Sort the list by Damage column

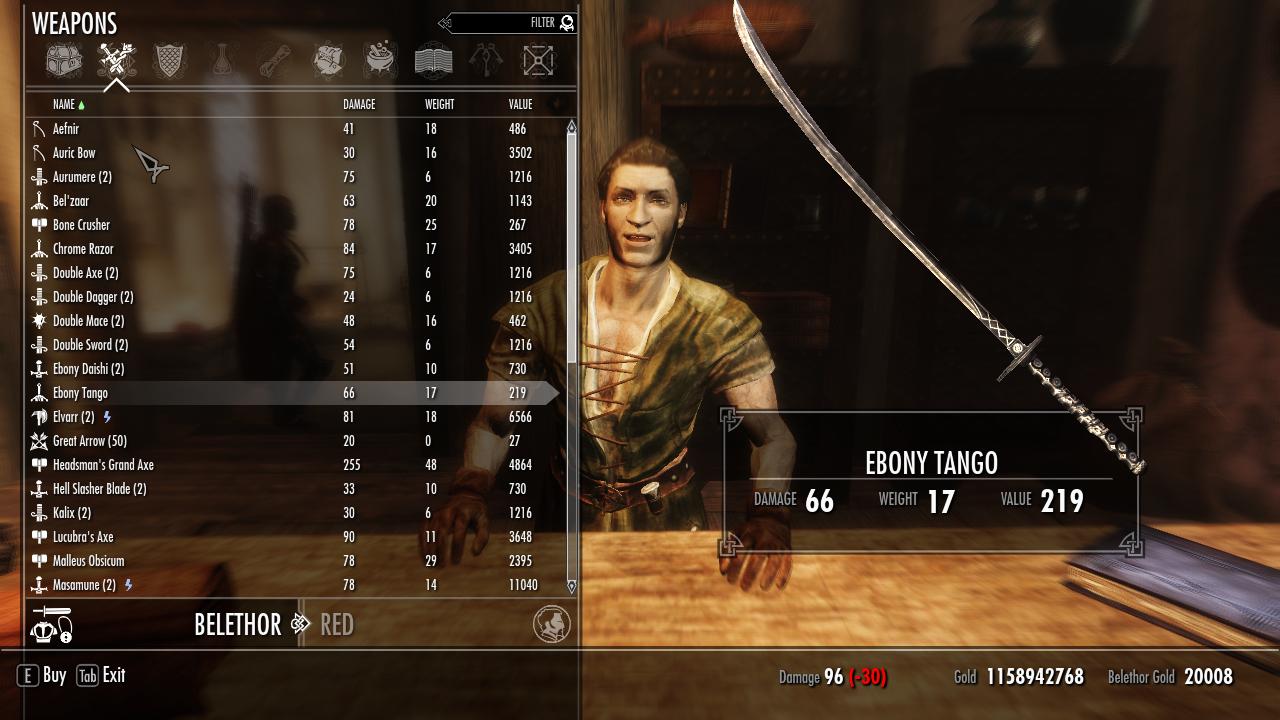(359, 104)
